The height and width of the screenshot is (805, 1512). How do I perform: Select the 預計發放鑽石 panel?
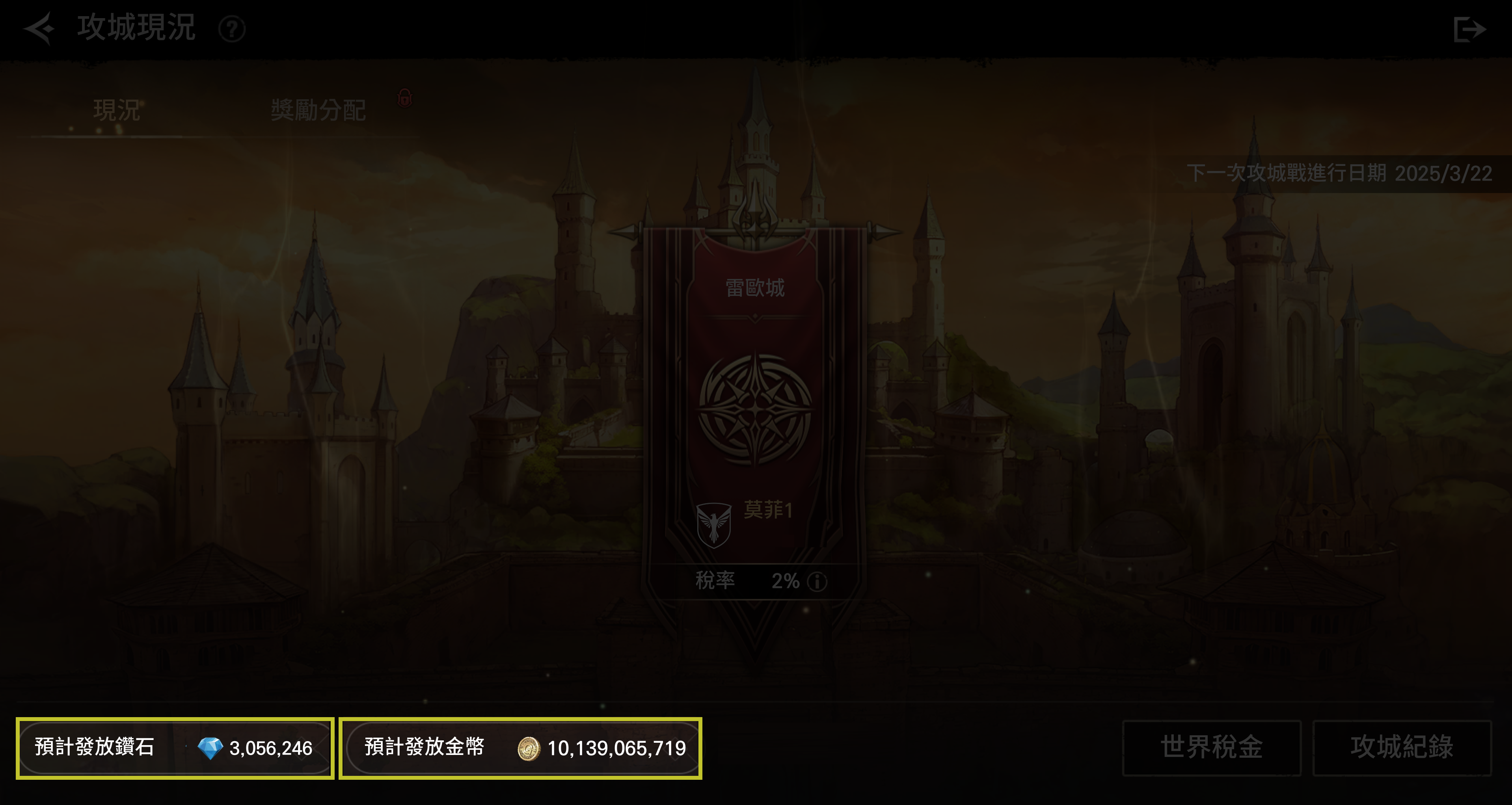point(175,748)
